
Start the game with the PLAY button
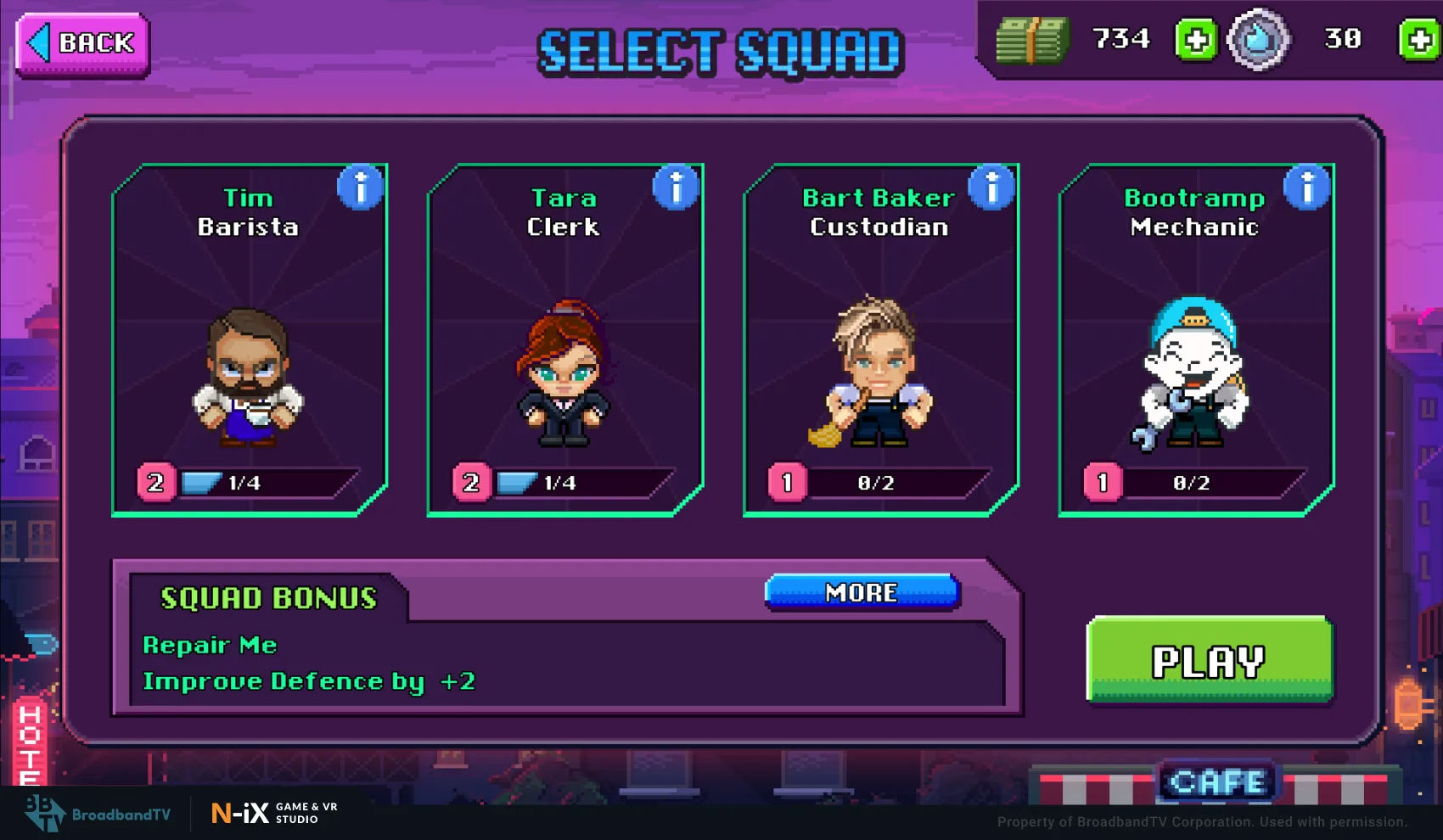point(1209,661)
